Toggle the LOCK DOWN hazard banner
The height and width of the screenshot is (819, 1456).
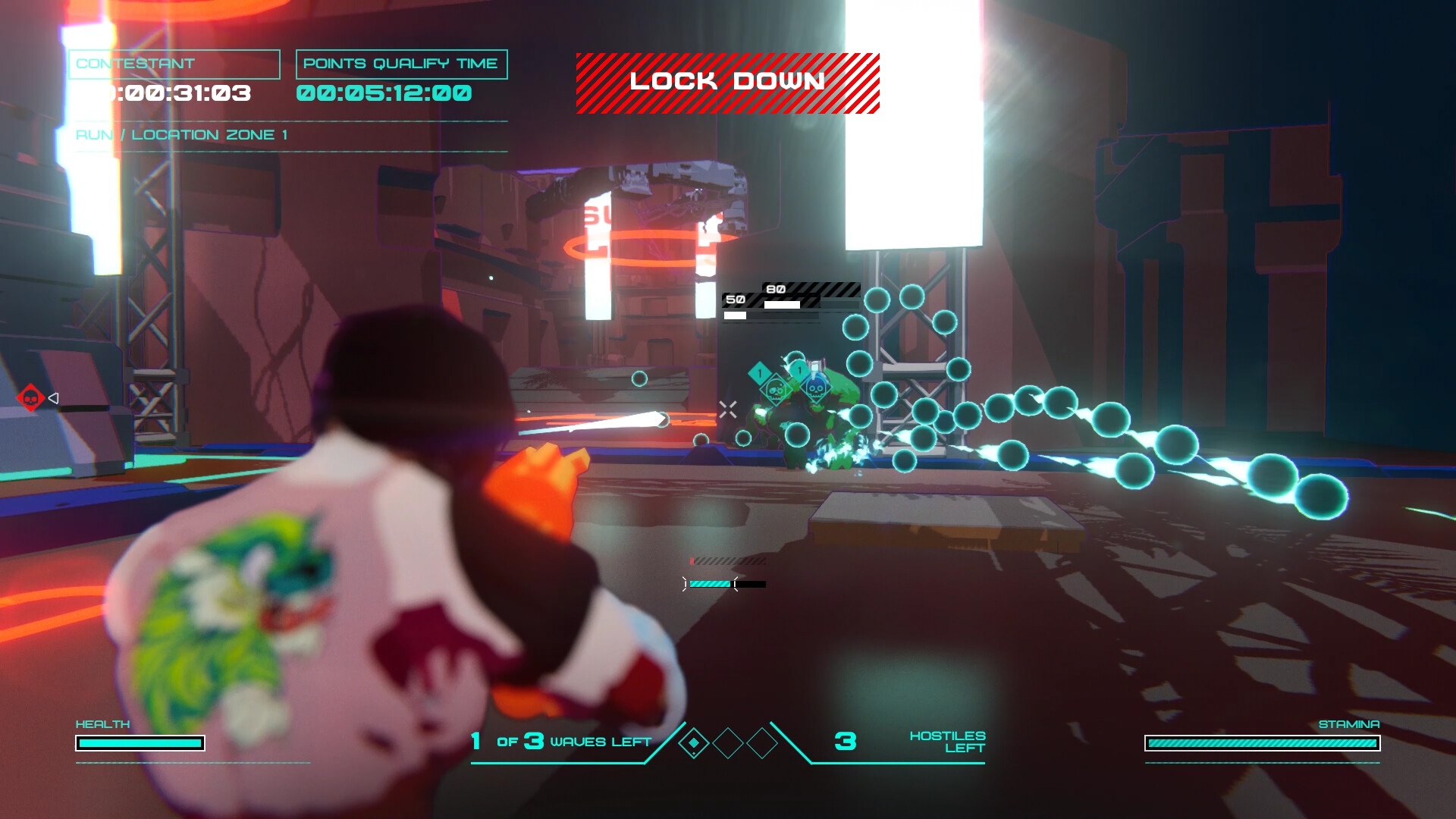pyautogui.click(x=726, y=82)
